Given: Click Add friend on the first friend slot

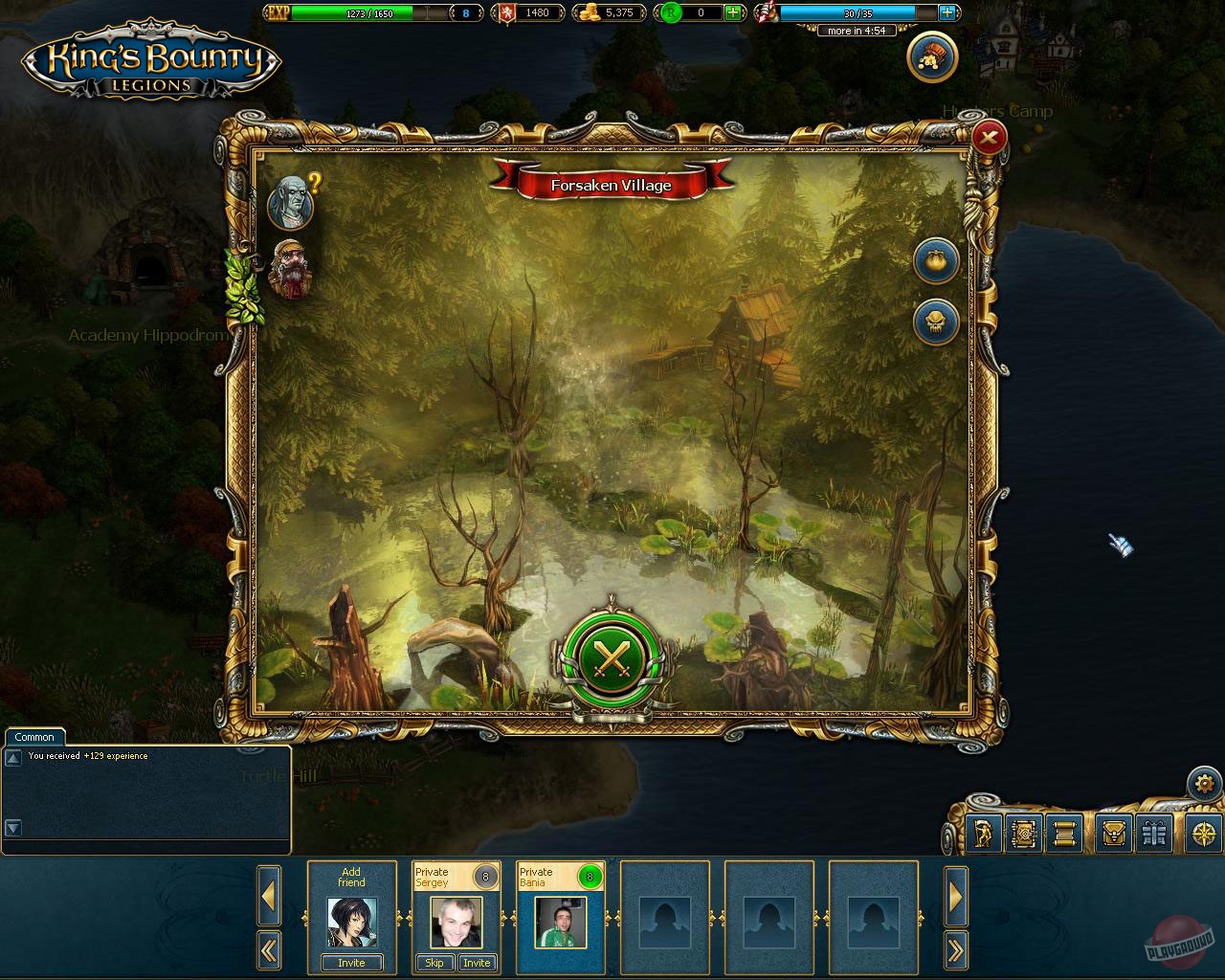Looking at the screenshot, I should click(351, 963).
